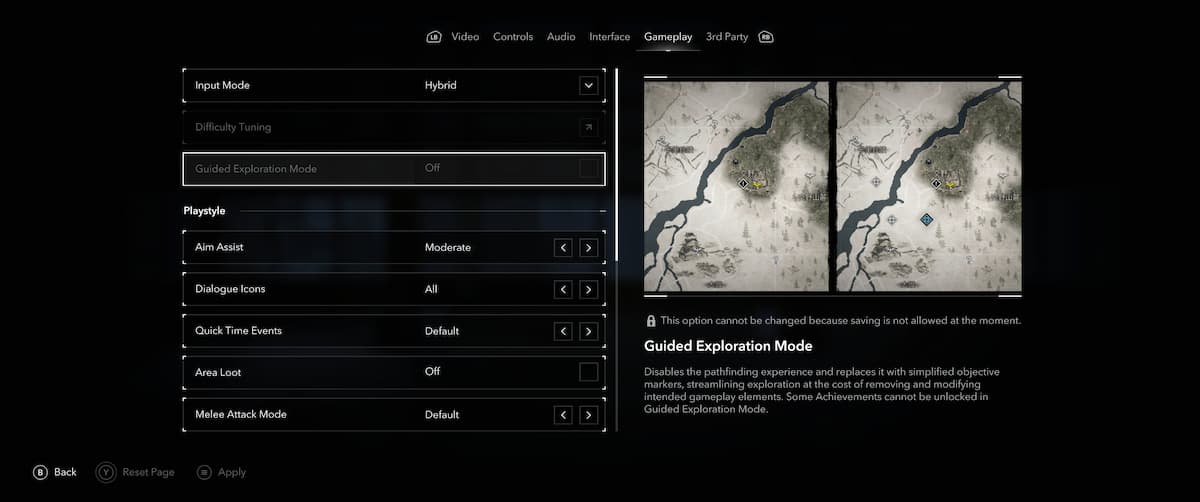This screenshot has height=502, width=1200.
Task: Go to the Interface tab
Action: [x=609, y=37]
